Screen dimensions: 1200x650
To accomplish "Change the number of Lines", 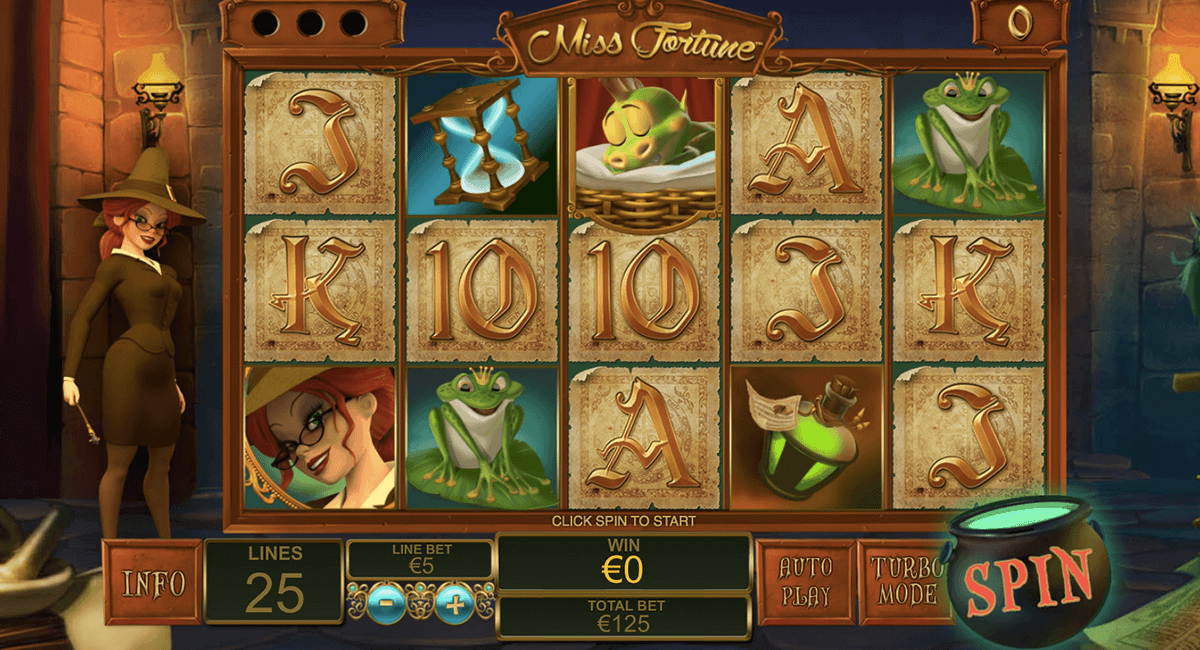I will 274,582.
